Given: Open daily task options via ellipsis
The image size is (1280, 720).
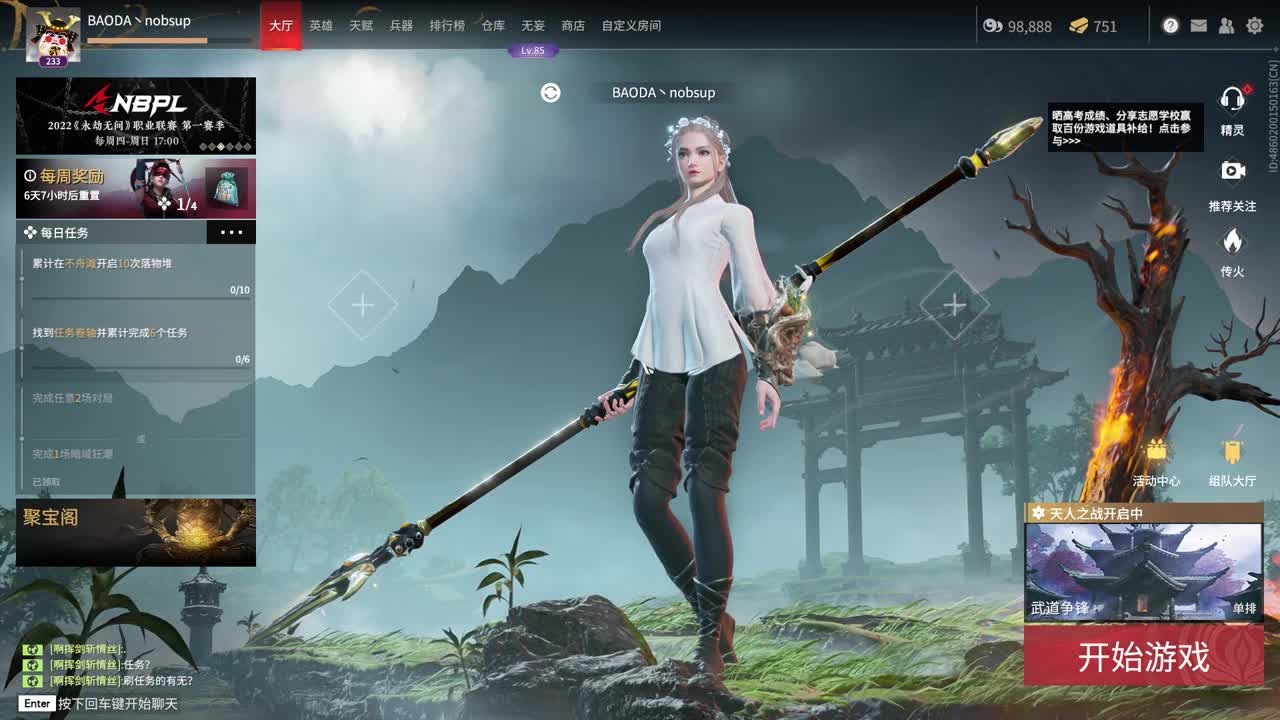Looking at the screenshot, I should (x=232, y=232).
